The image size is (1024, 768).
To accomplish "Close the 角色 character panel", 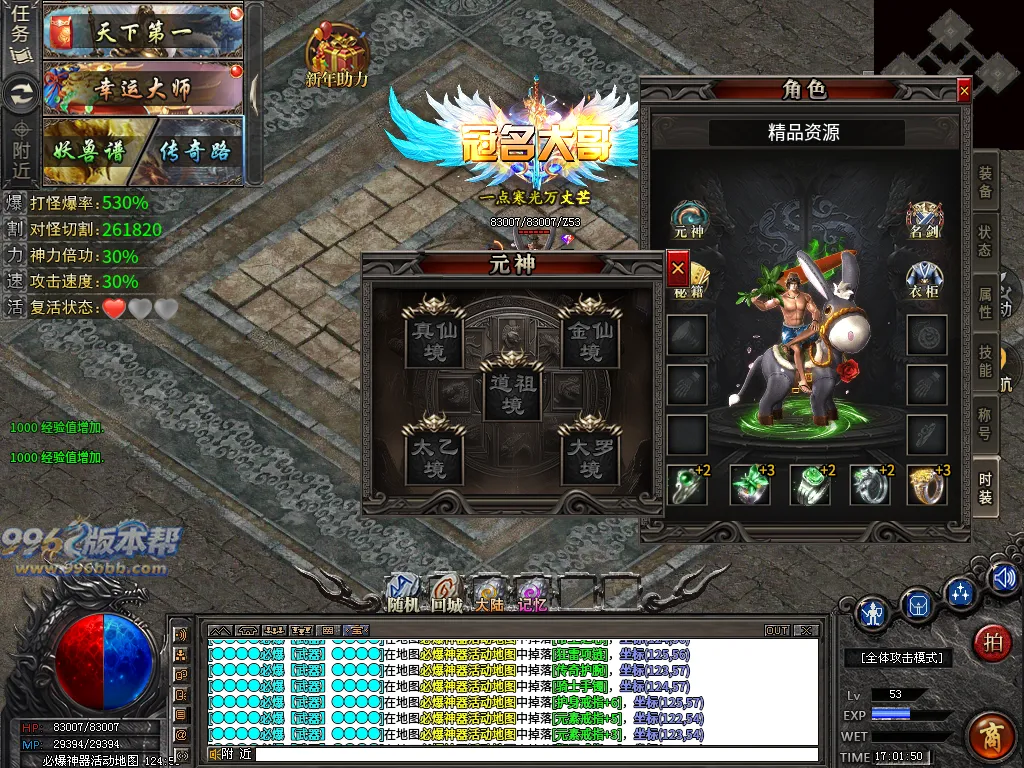I will click(964, 91).
